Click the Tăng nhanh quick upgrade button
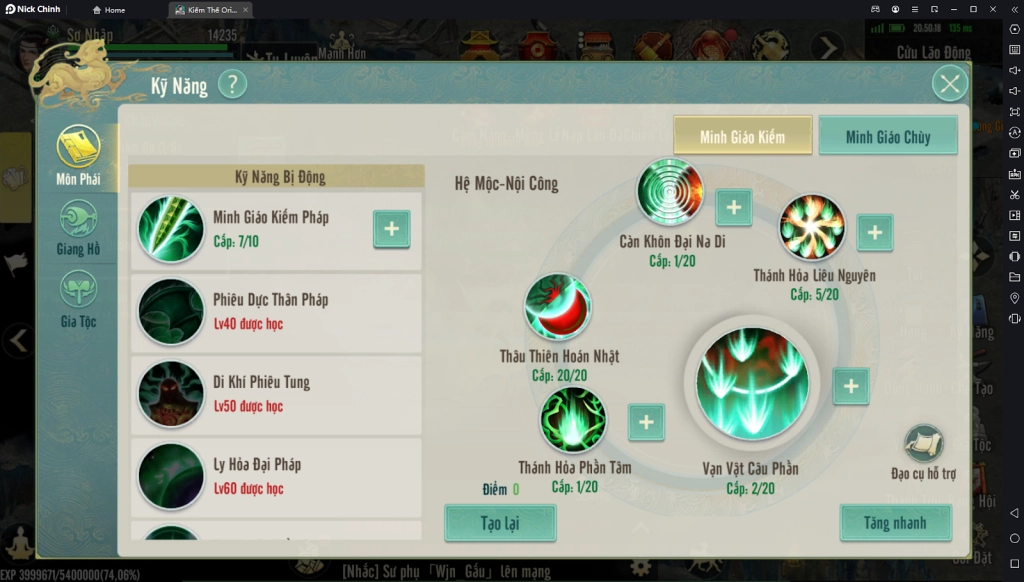 895,523
